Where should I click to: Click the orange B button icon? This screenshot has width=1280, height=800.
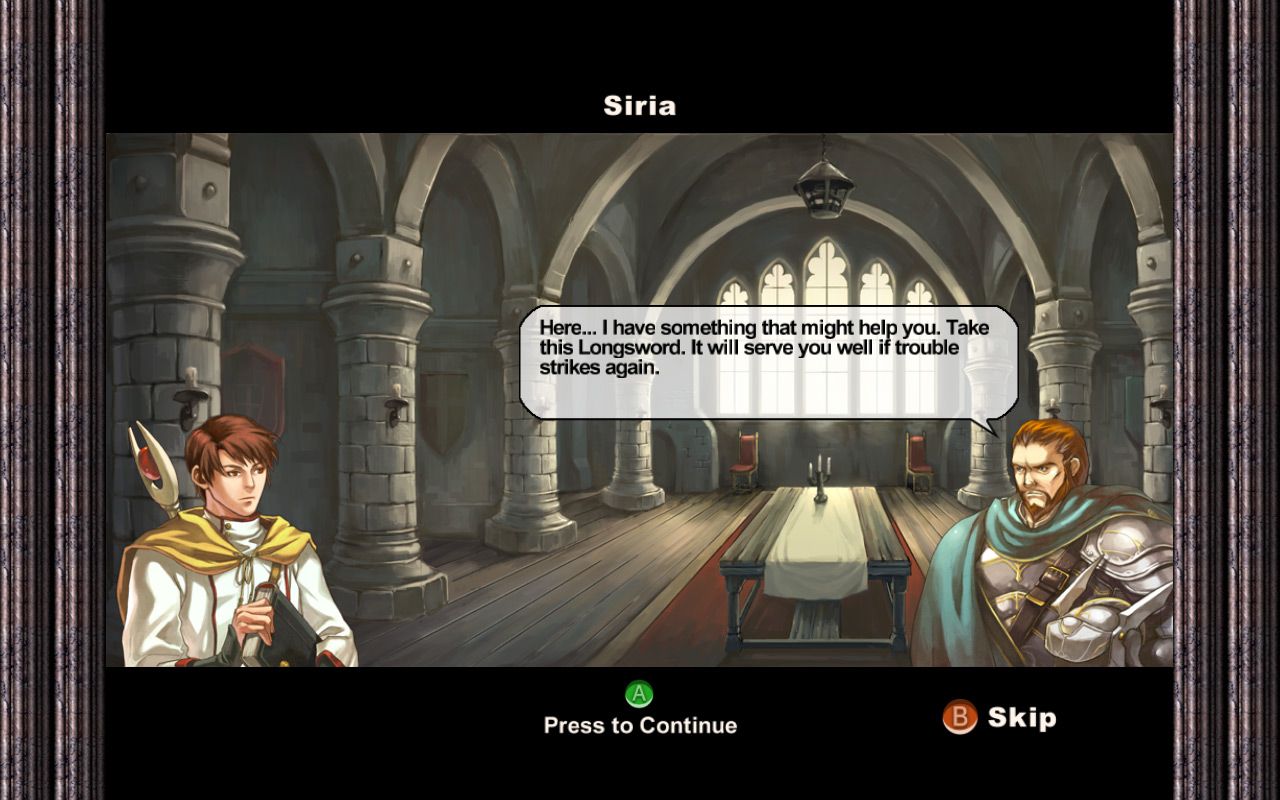pos(958,717)
